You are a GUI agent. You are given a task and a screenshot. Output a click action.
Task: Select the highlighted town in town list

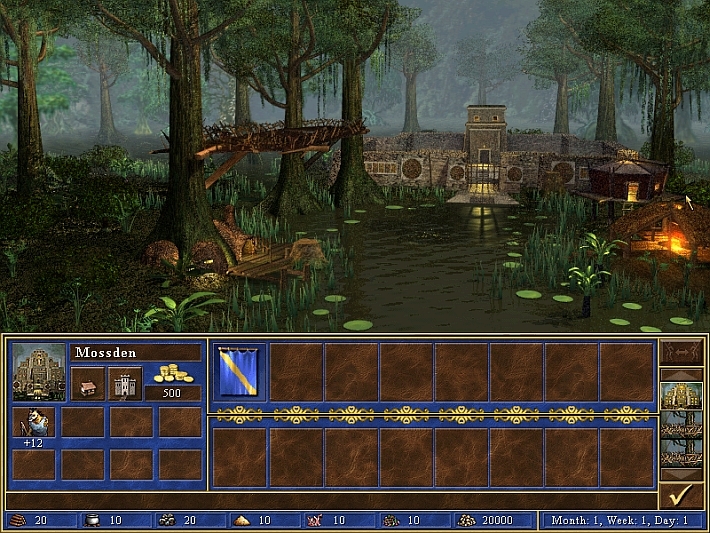click(x=681, y=399)
